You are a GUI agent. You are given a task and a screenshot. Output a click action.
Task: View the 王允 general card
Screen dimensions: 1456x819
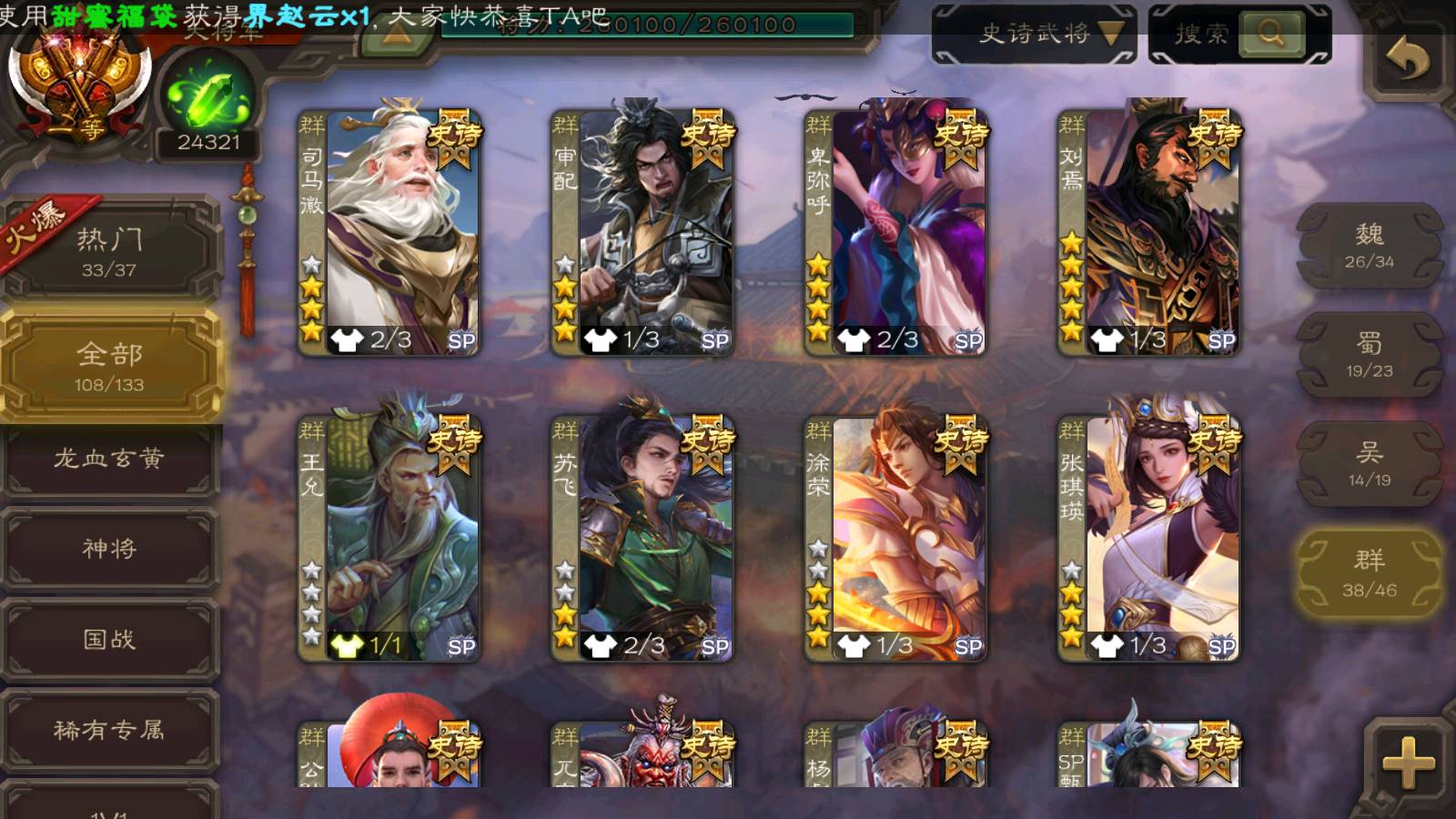(389, 537)
